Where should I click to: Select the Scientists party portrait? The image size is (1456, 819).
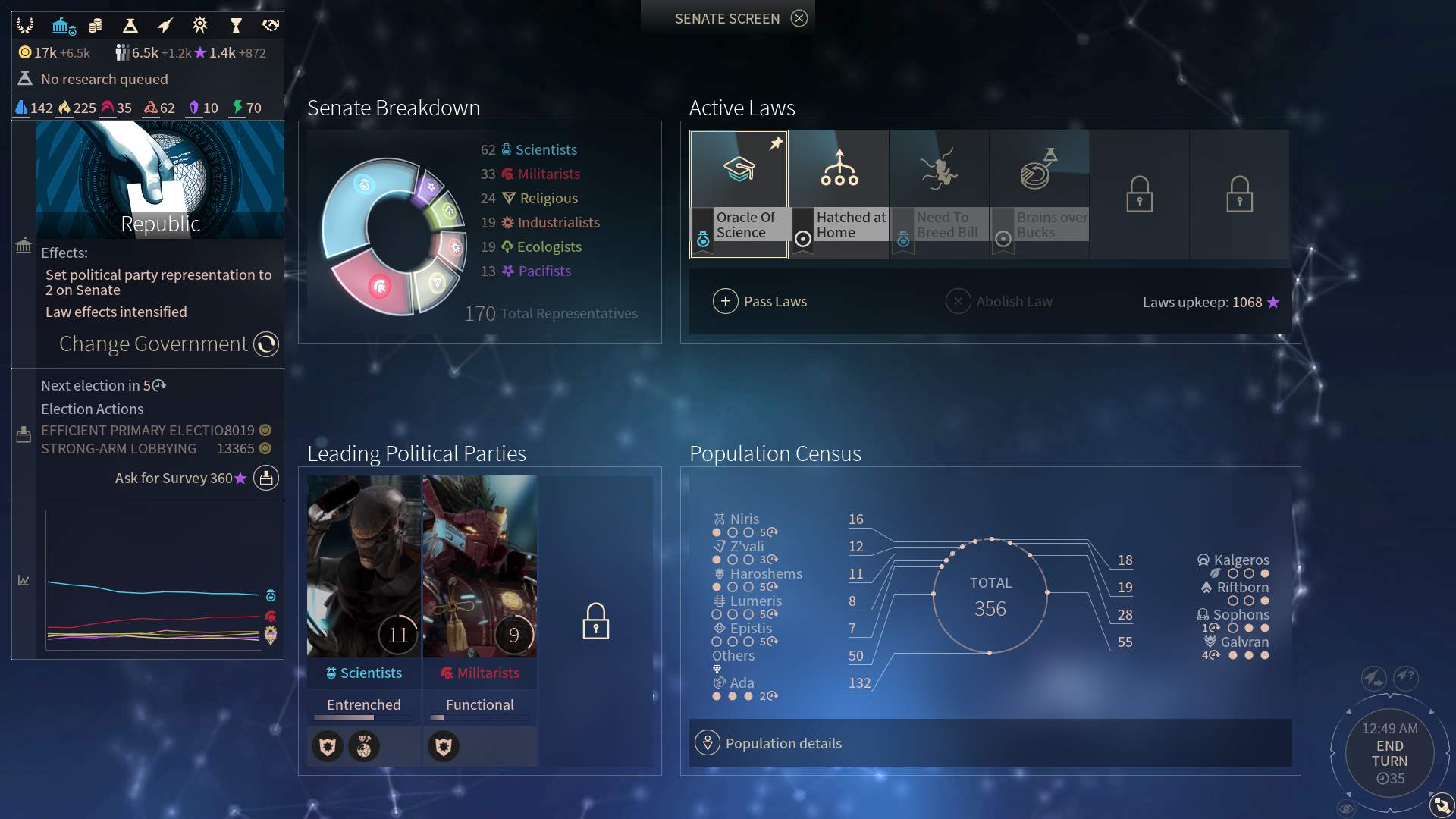point(364,566)
